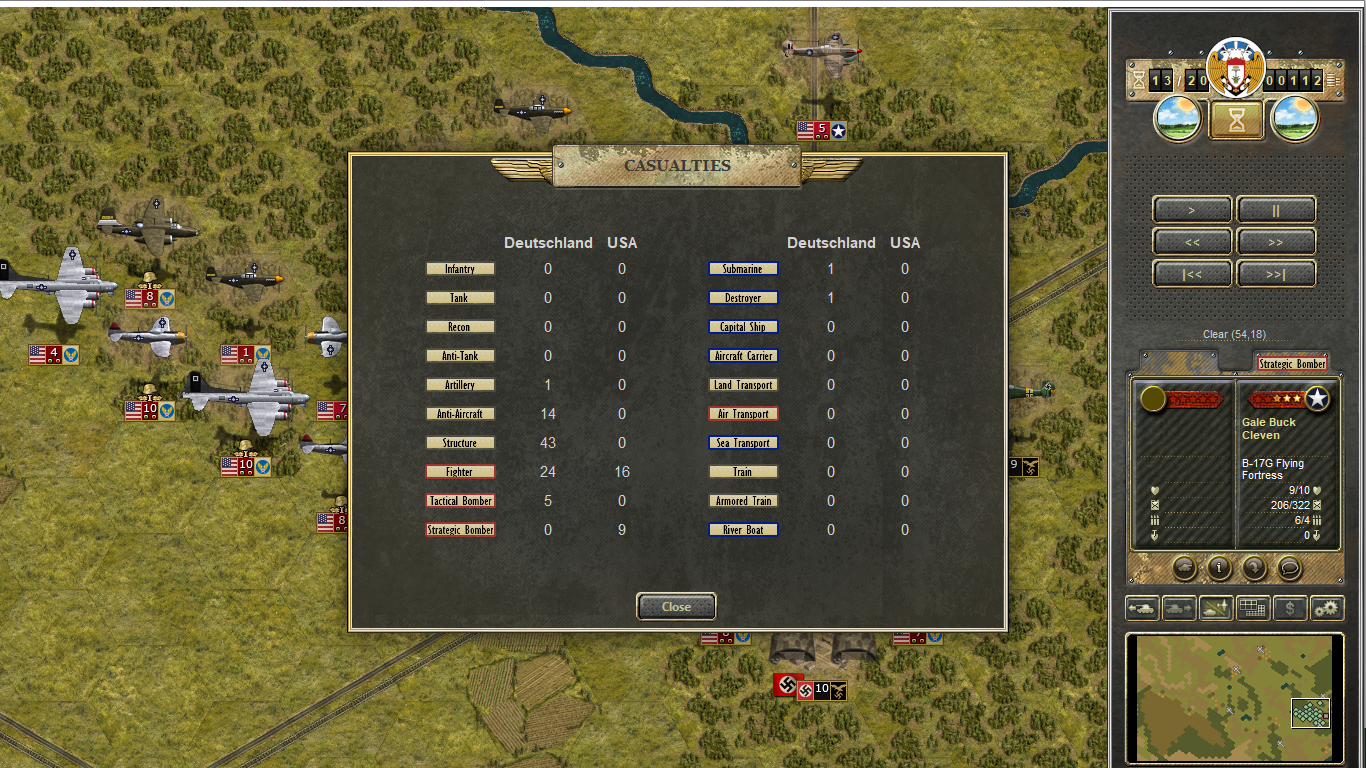The height and width of the screenshot is (768, 1366).
Task: Click the round tank icon button
Action: 1183,568
